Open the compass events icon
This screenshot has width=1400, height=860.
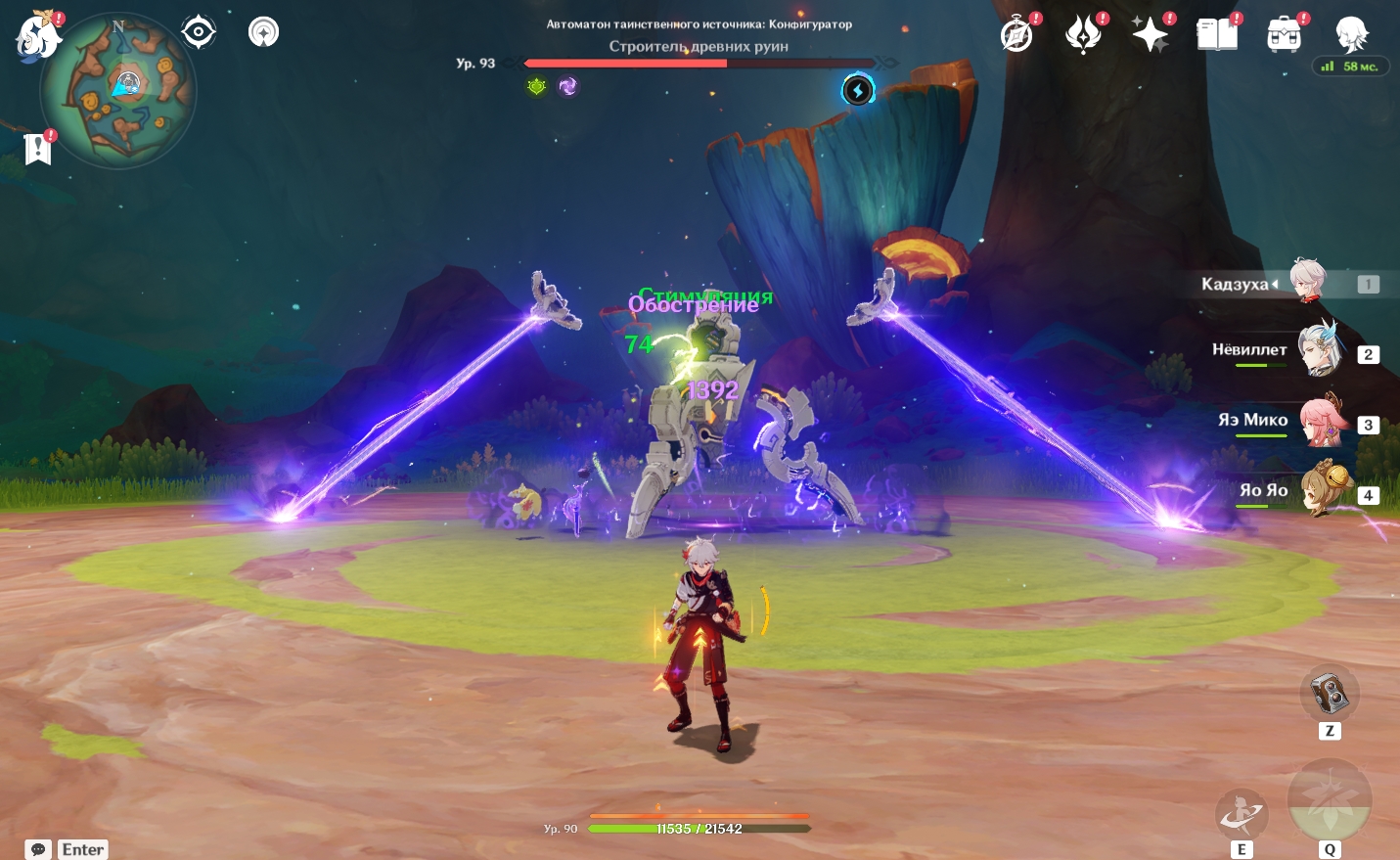point(1017,35)
